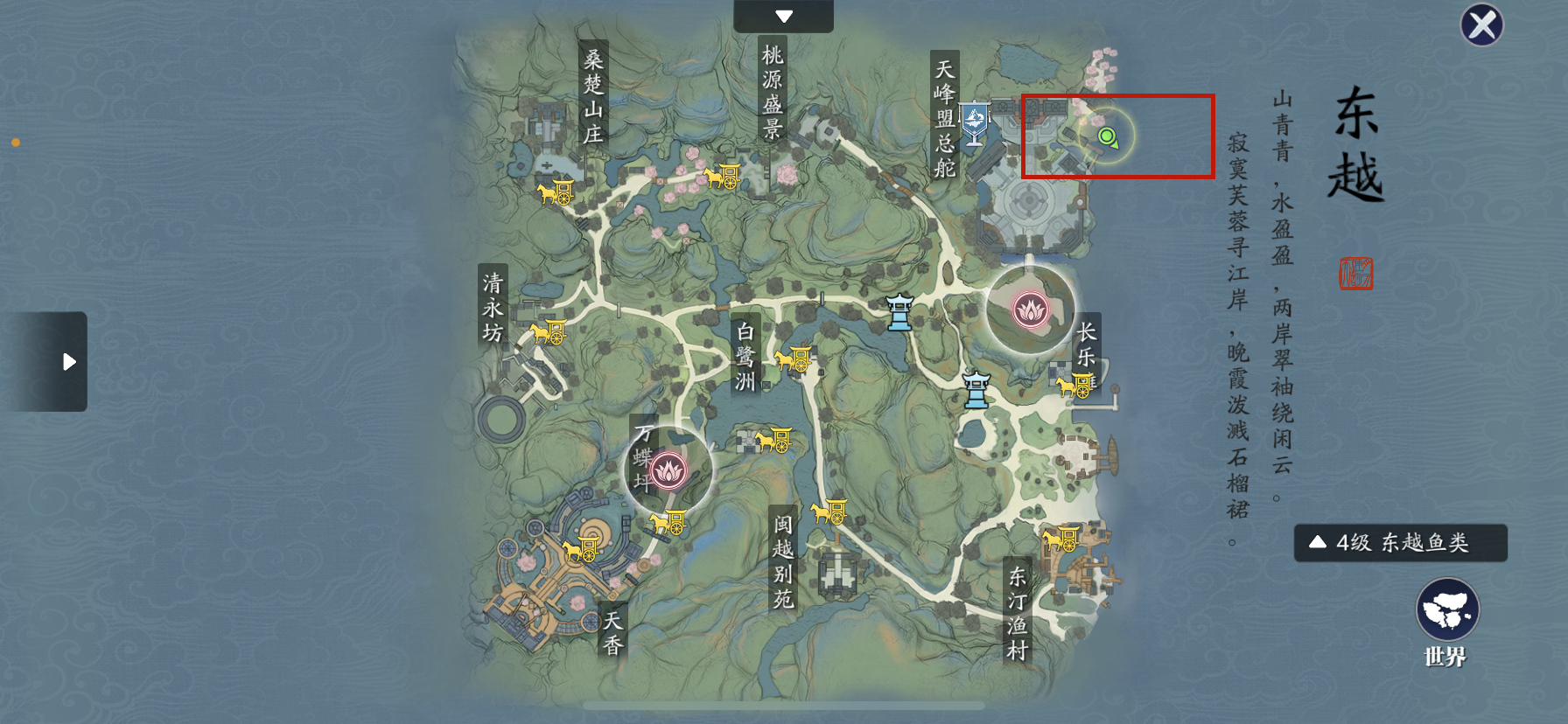Image resolution: width=1568 pixels, height=724 pixels.
Task: Click the 天峰盟总舵 blue banner icon
Action: pyautogui.click(x=974, y=122)
